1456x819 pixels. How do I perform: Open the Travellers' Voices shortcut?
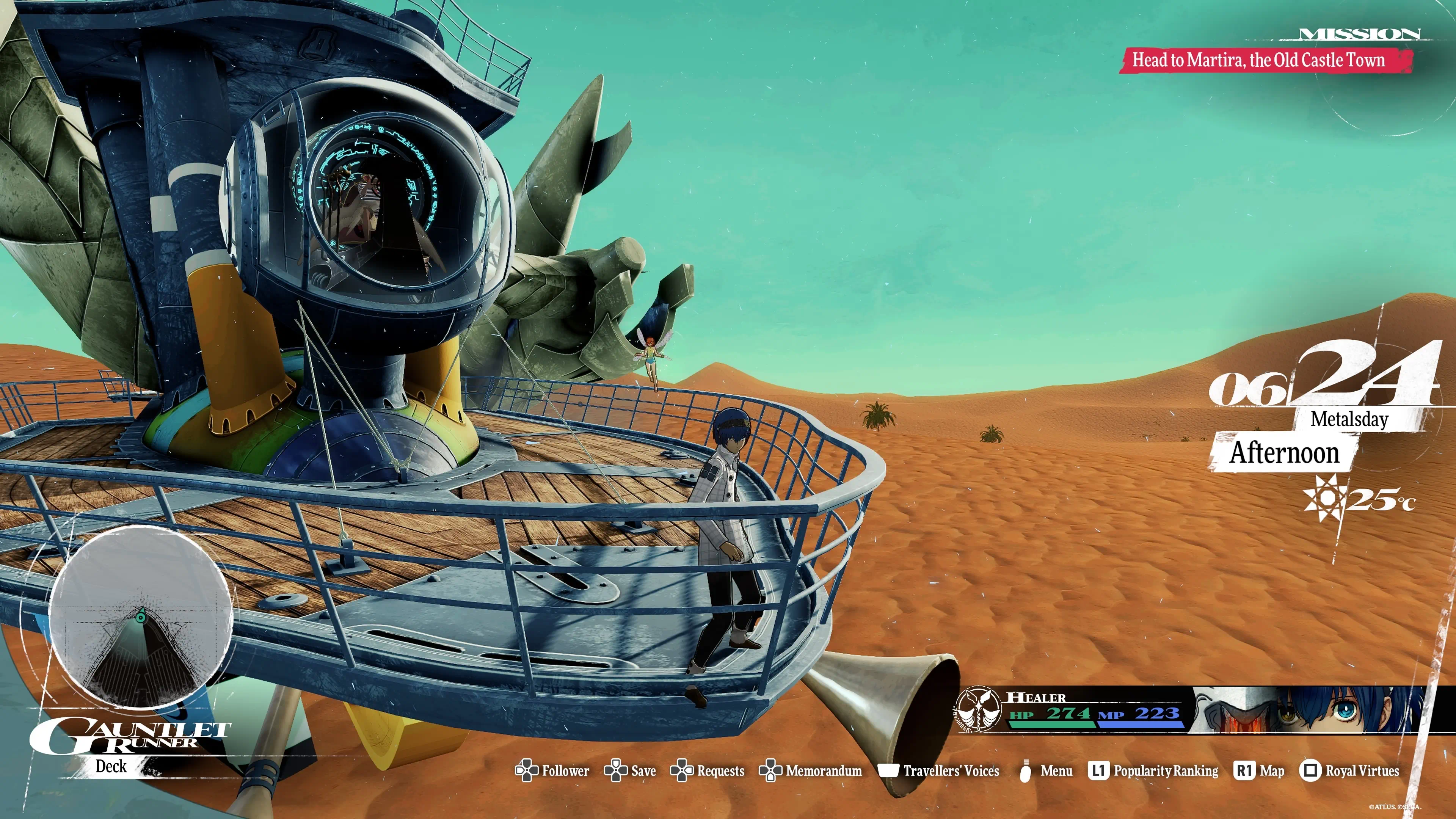coord(951,771)
